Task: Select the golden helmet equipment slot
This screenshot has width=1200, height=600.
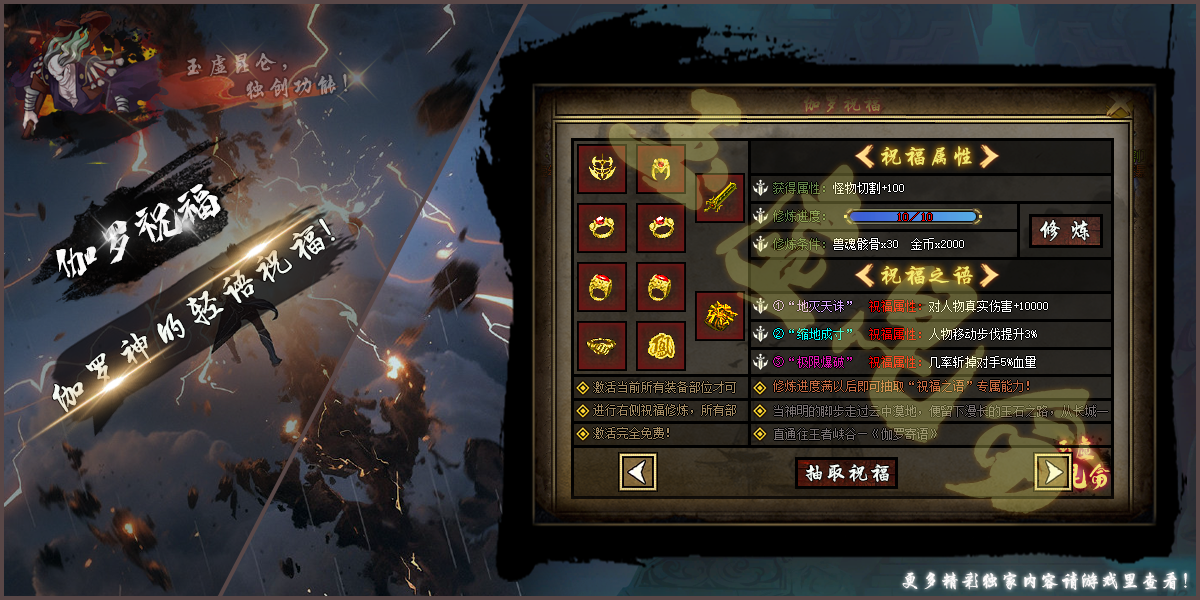Action: [602, 169]
